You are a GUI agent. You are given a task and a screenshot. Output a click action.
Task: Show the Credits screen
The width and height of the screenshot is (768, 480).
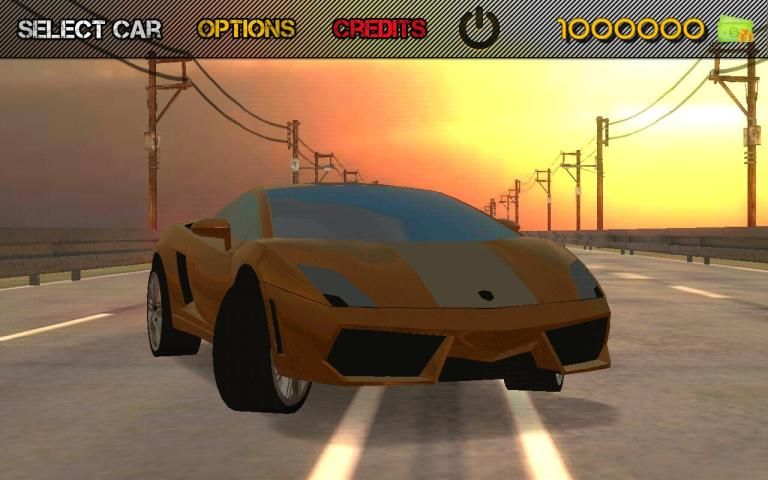click(380, 29)
